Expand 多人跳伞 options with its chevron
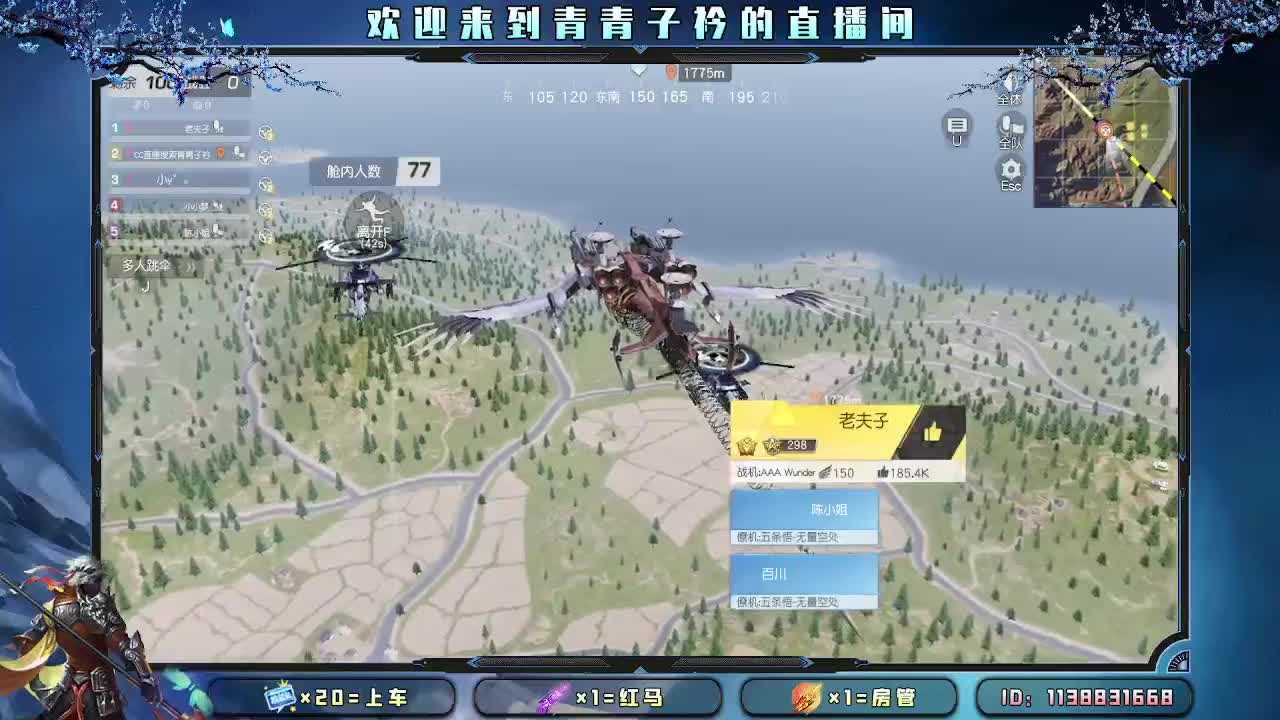The width and height of the screenshot is (1280, 720). coord(189,267)
